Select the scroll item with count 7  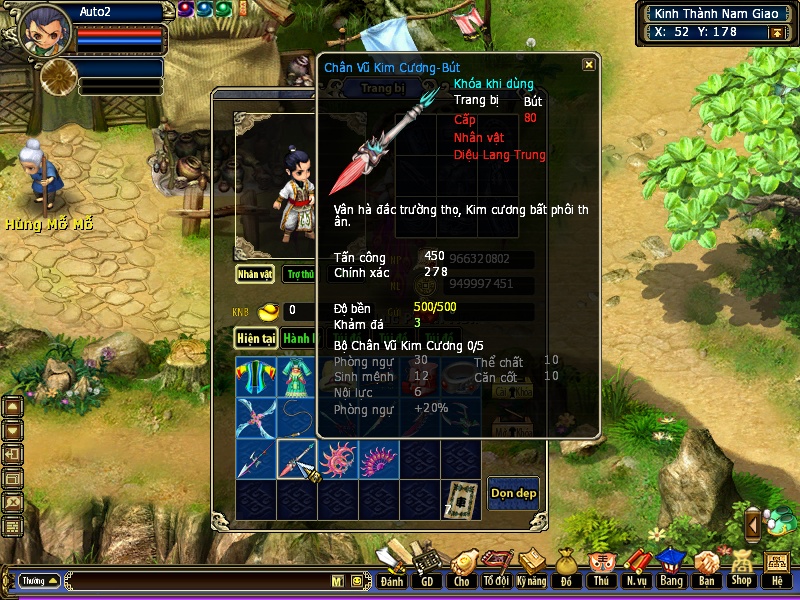pyautogui.click(x=460, y=499)
